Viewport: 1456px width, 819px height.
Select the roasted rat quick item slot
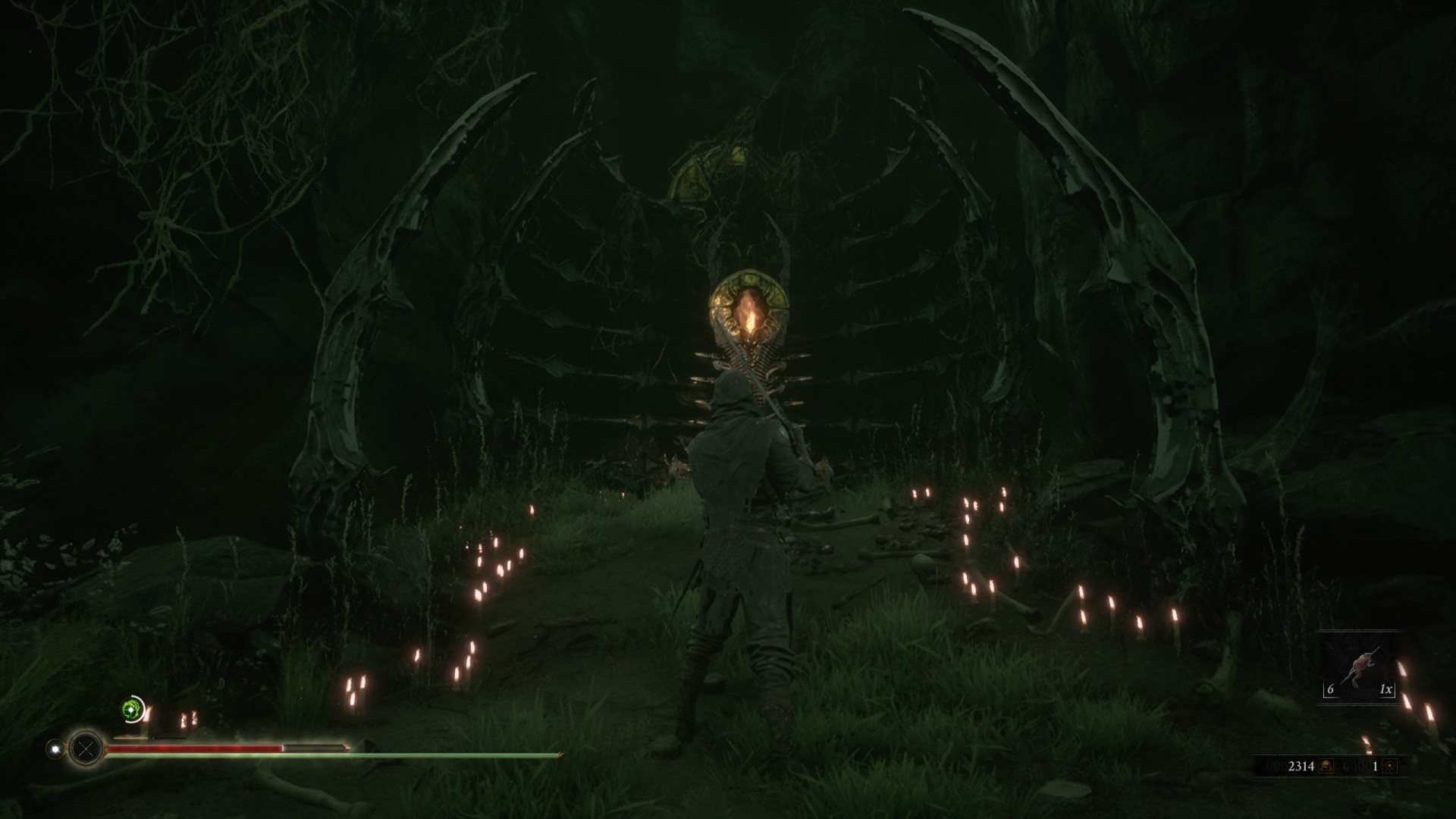[1359, 668]
